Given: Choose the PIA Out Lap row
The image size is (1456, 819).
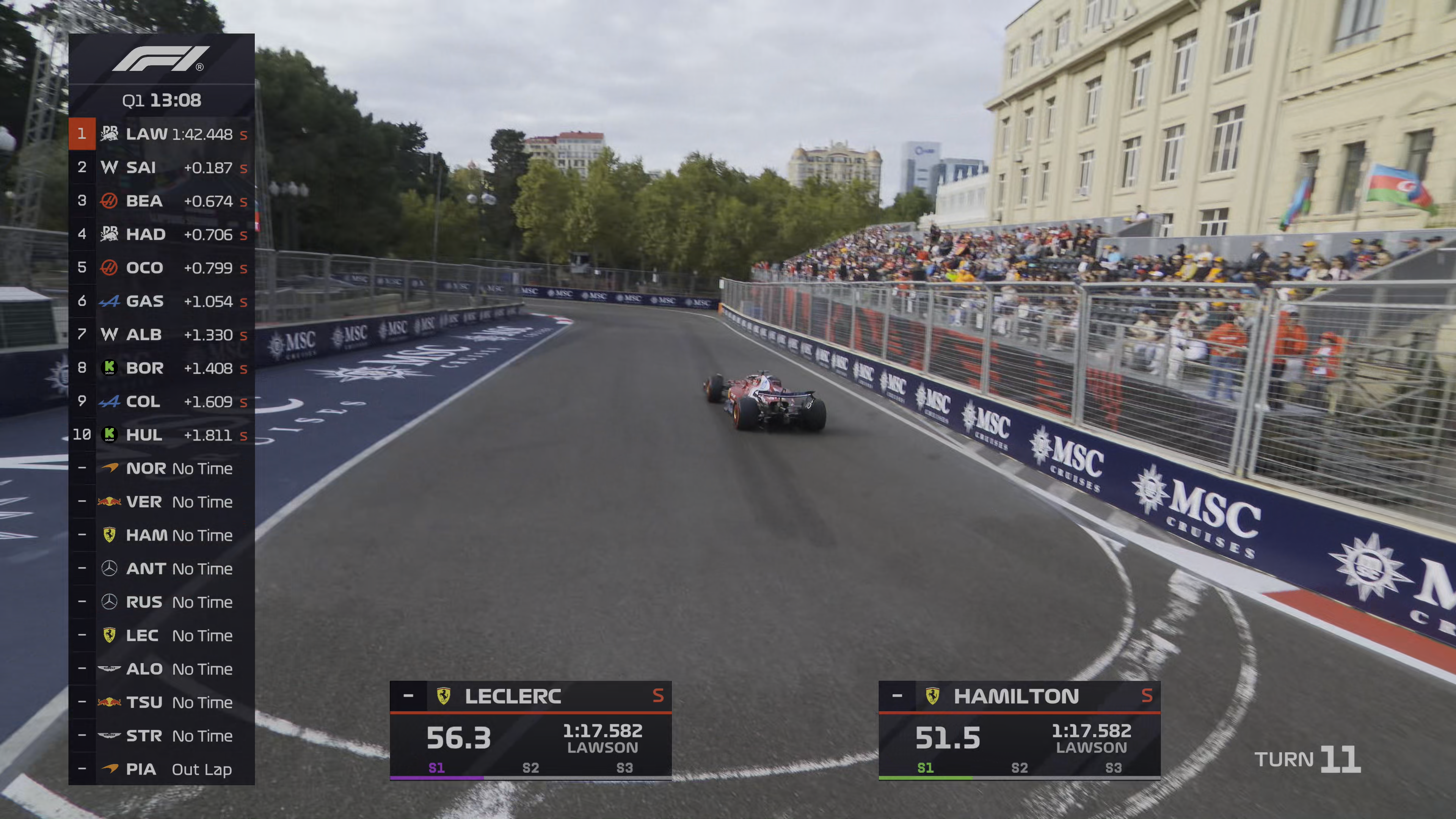Looking at the screenshot, I should click(162, 769).
